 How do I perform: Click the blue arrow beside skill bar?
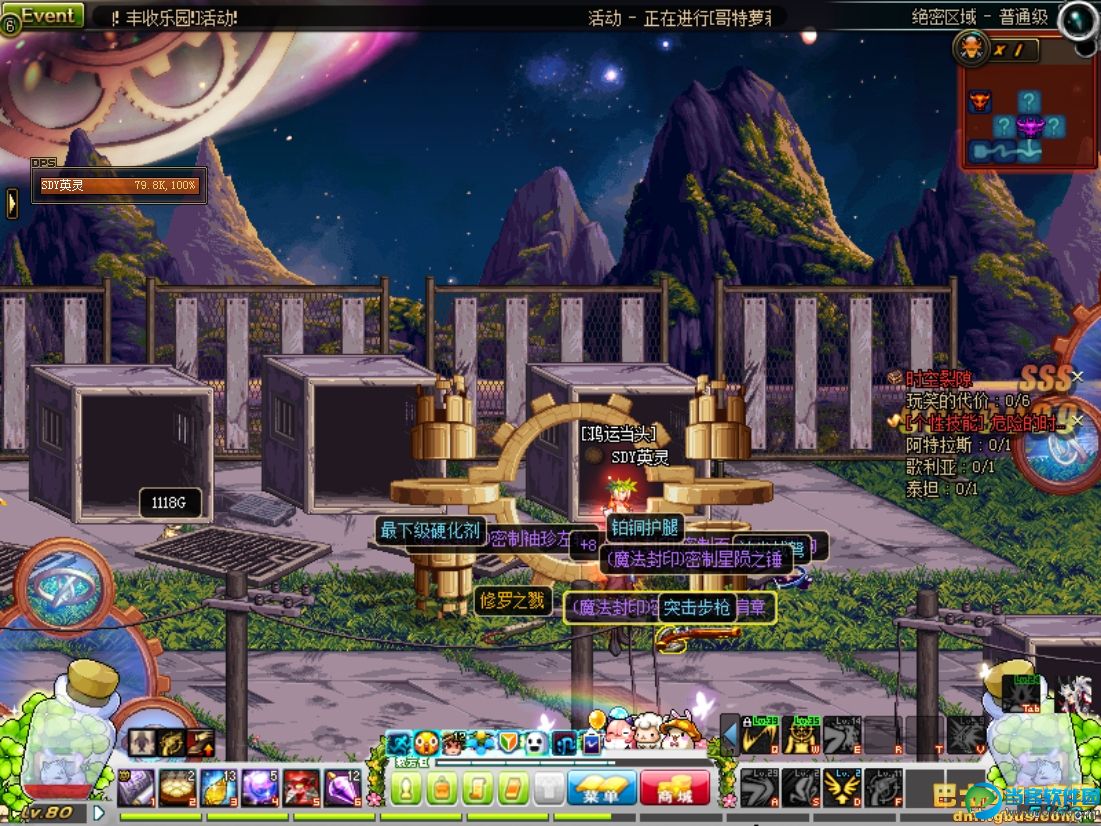coord(730,739)
